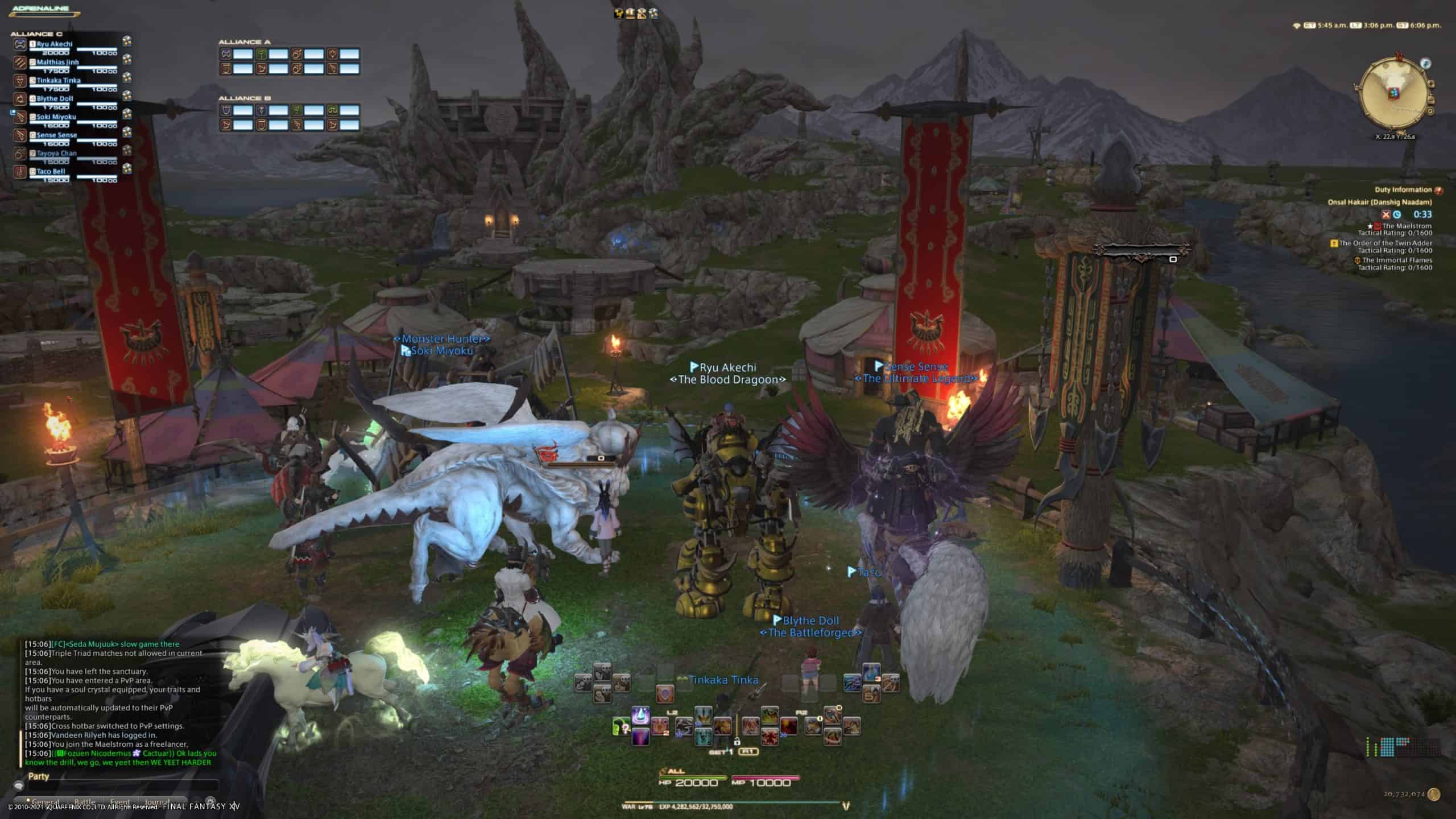
Task: Select Ryu Akechi in the party list
Action: click(55, 44)
